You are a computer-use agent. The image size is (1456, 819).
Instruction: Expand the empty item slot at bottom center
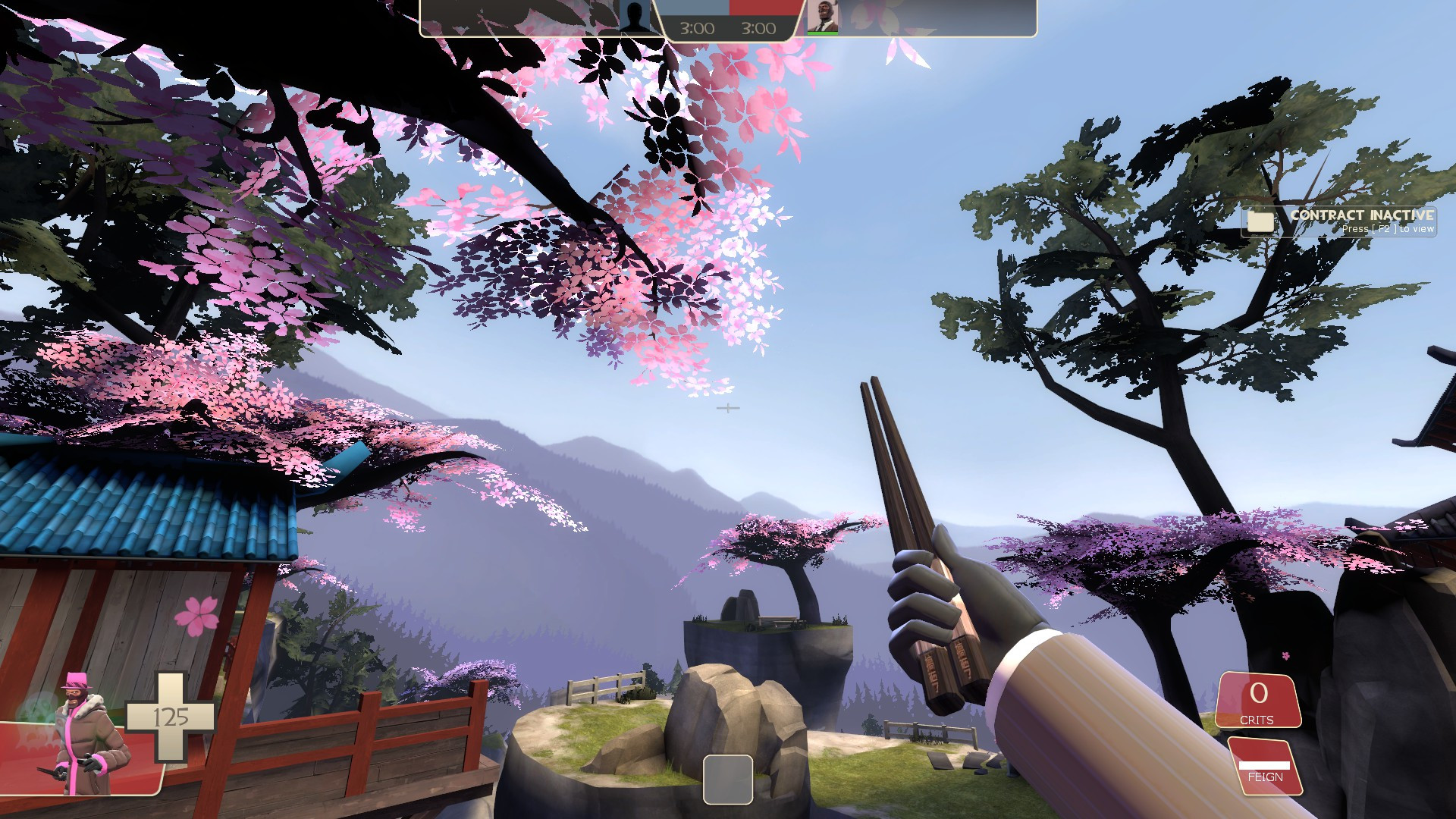(730, 778)
